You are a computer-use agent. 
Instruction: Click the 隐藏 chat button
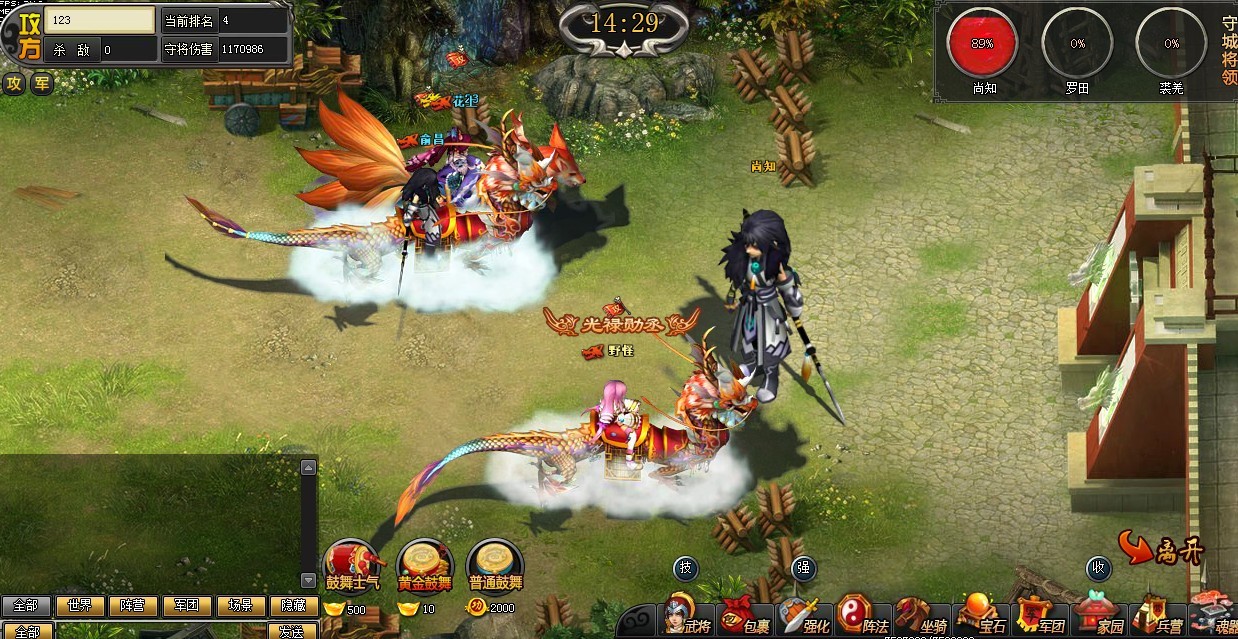click(293, 606)
